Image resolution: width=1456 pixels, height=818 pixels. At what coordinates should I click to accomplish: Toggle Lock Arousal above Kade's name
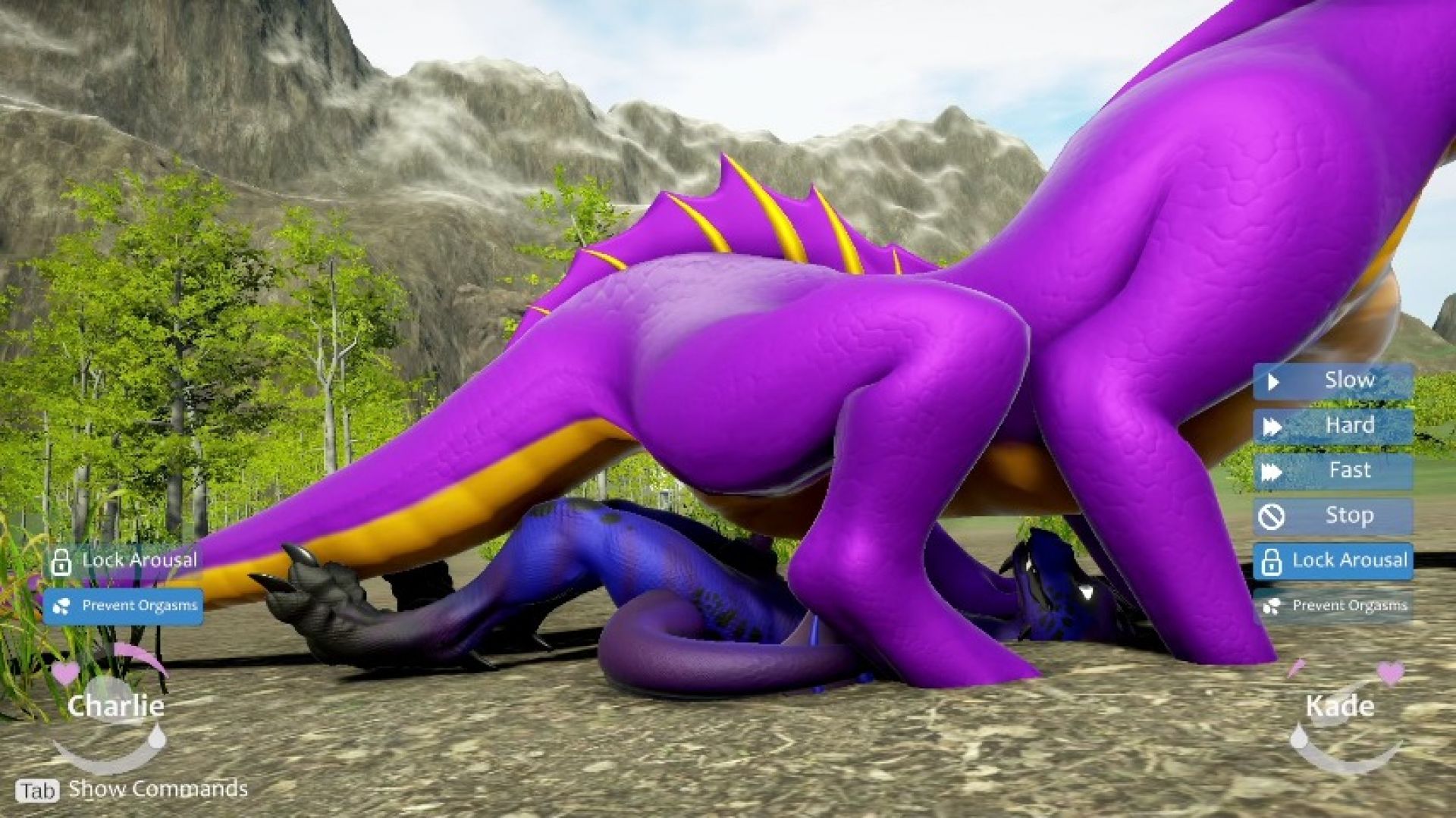coord(1332,561)
